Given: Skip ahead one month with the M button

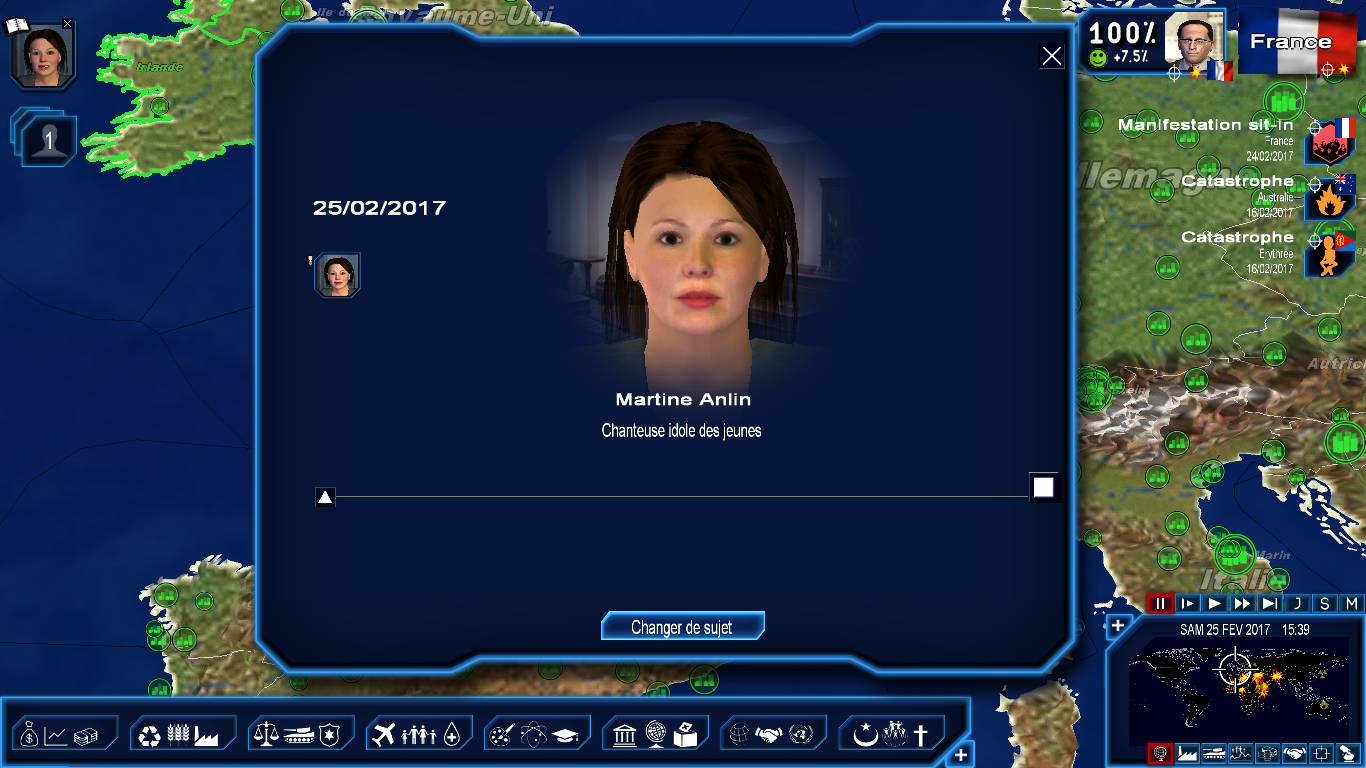Looking at the screenshot, I should 1351,603.
